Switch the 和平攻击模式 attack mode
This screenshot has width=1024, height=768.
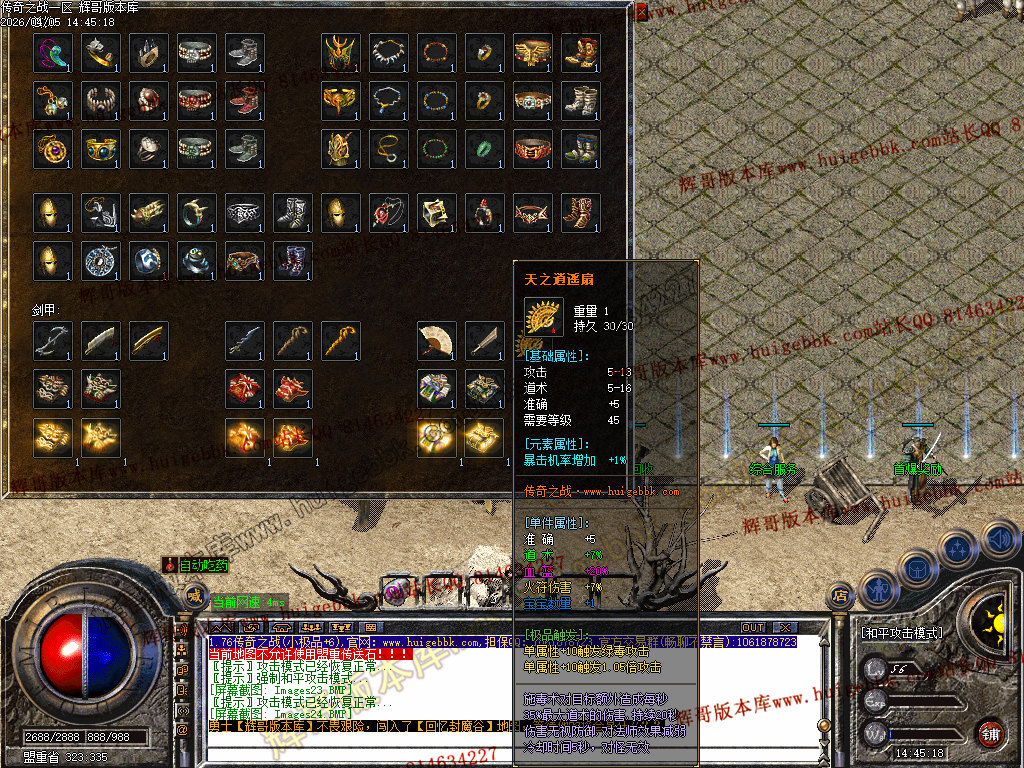900,633
